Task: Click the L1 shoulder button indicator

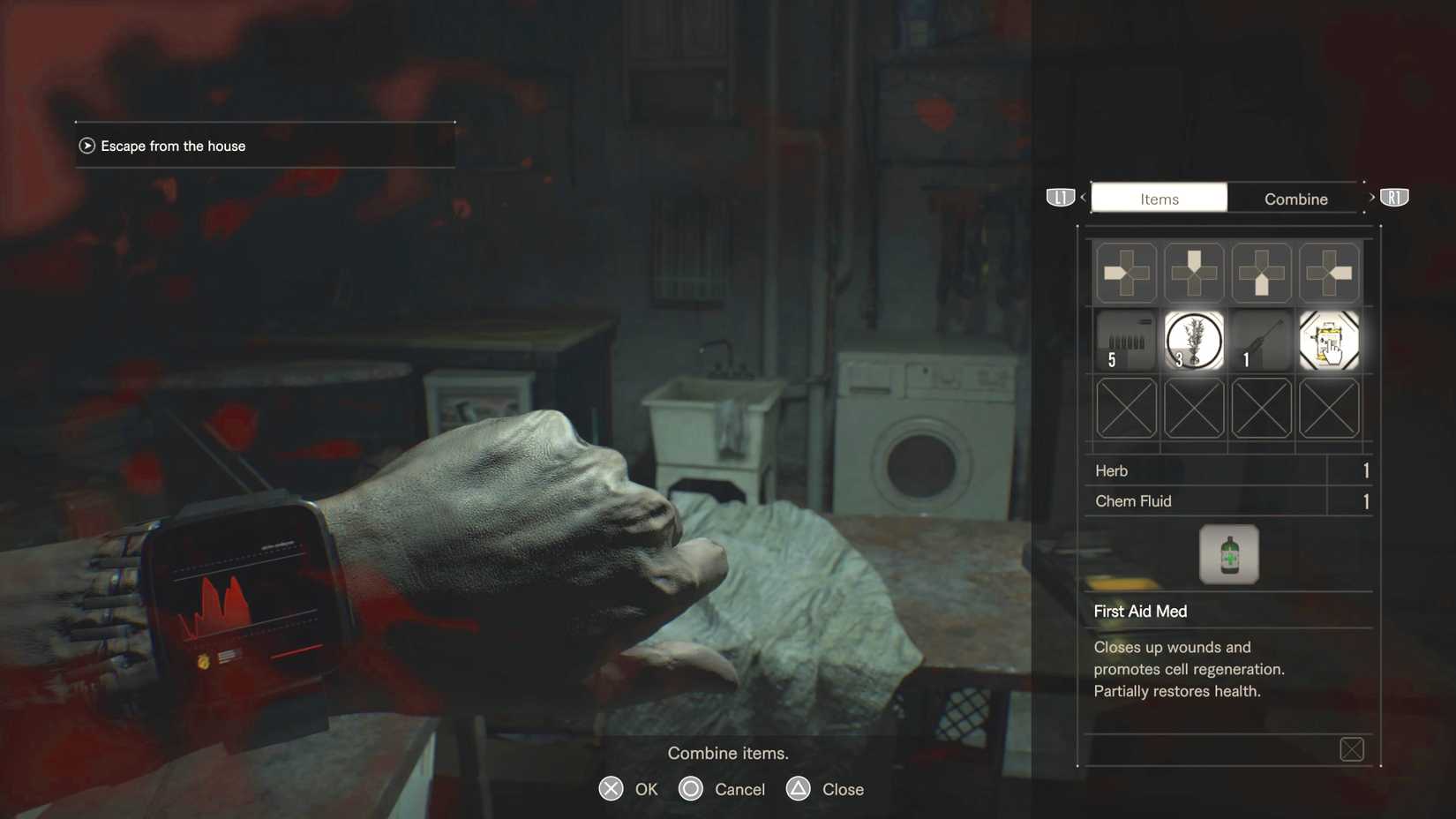Action: pos(1059,197)
